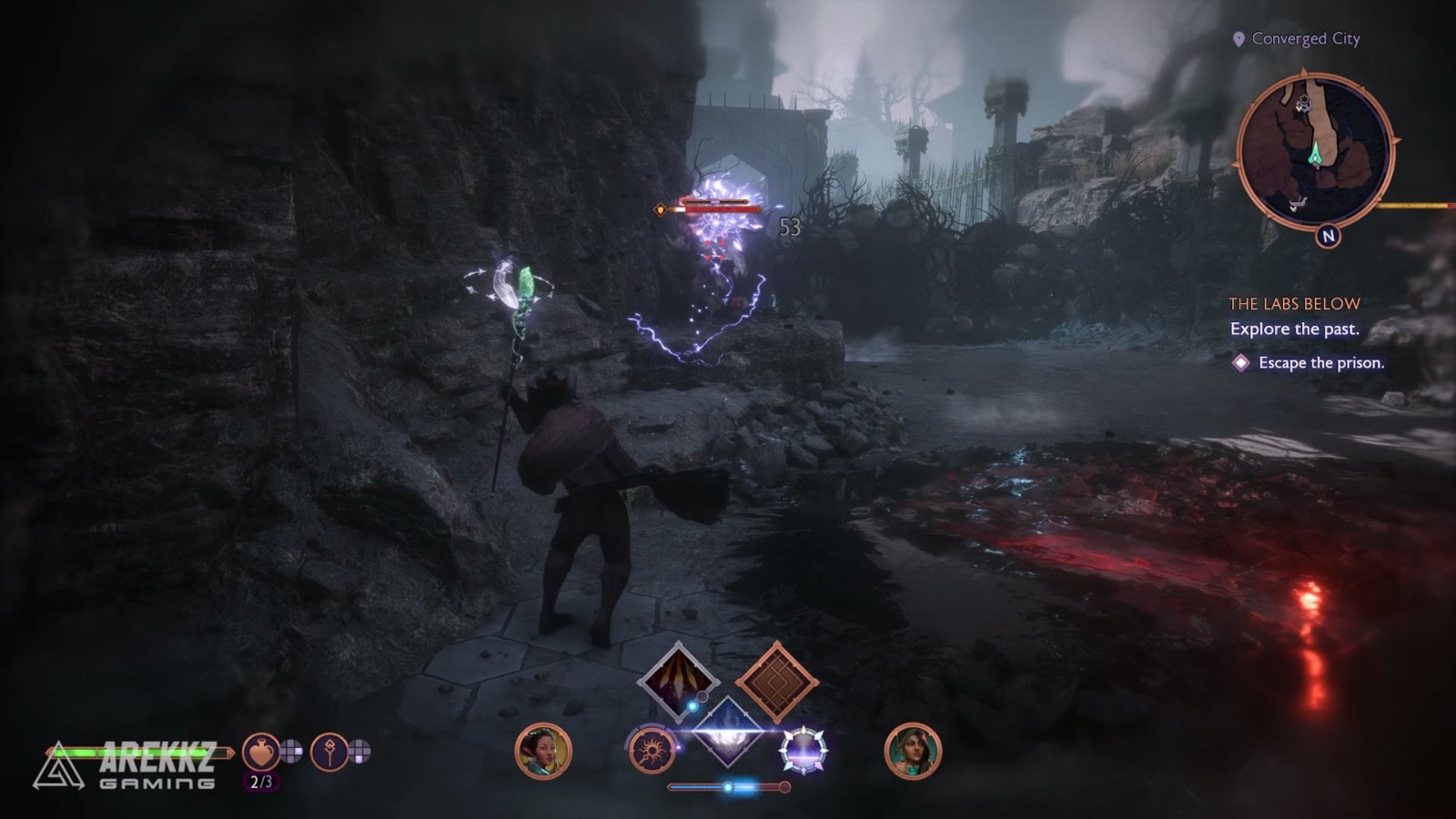Click the Converged City location label

1305,38
